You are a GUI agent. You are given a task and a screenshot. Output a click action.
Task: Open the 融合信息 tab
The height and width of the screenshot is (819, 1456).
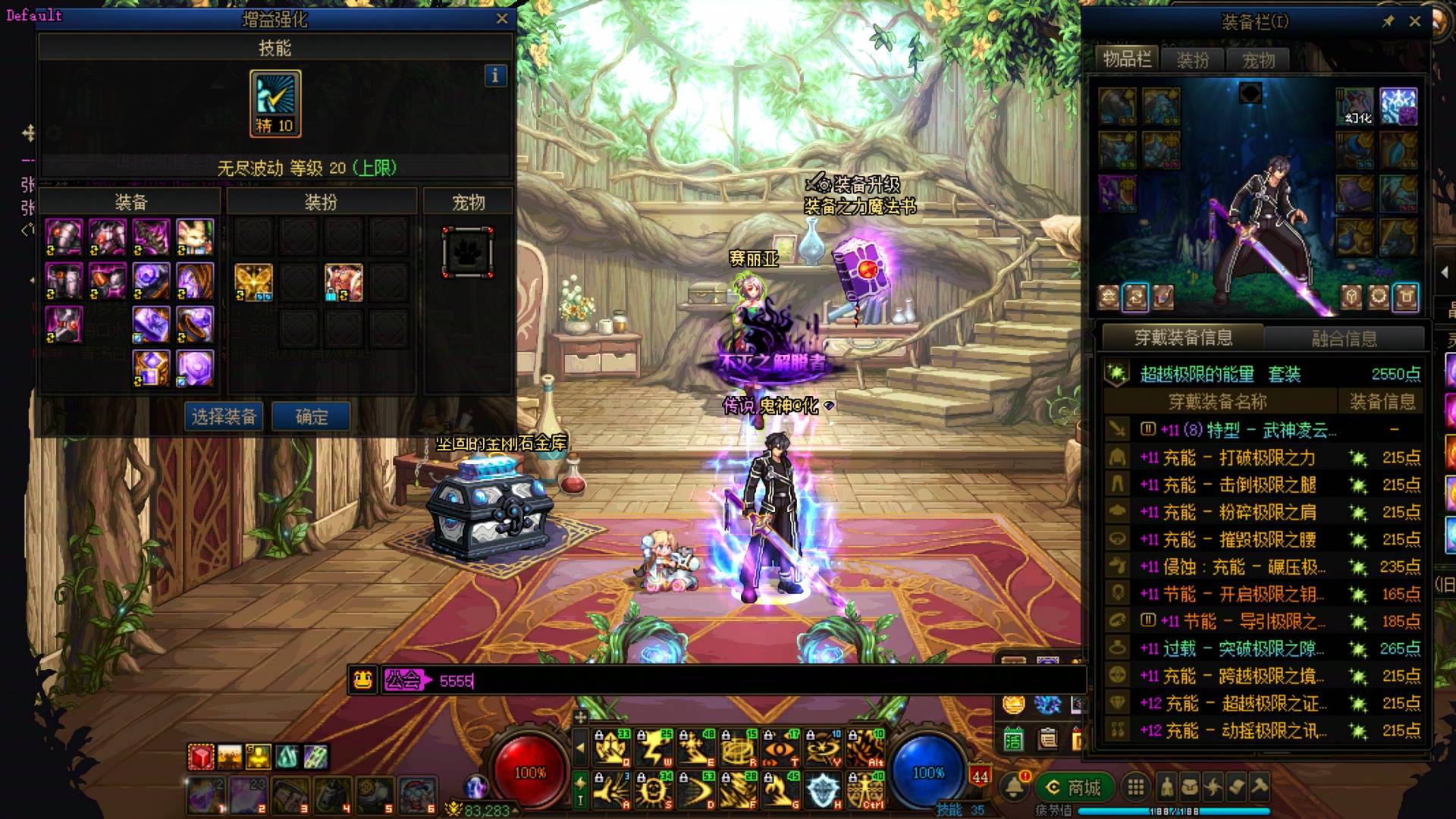point(1344,338)
